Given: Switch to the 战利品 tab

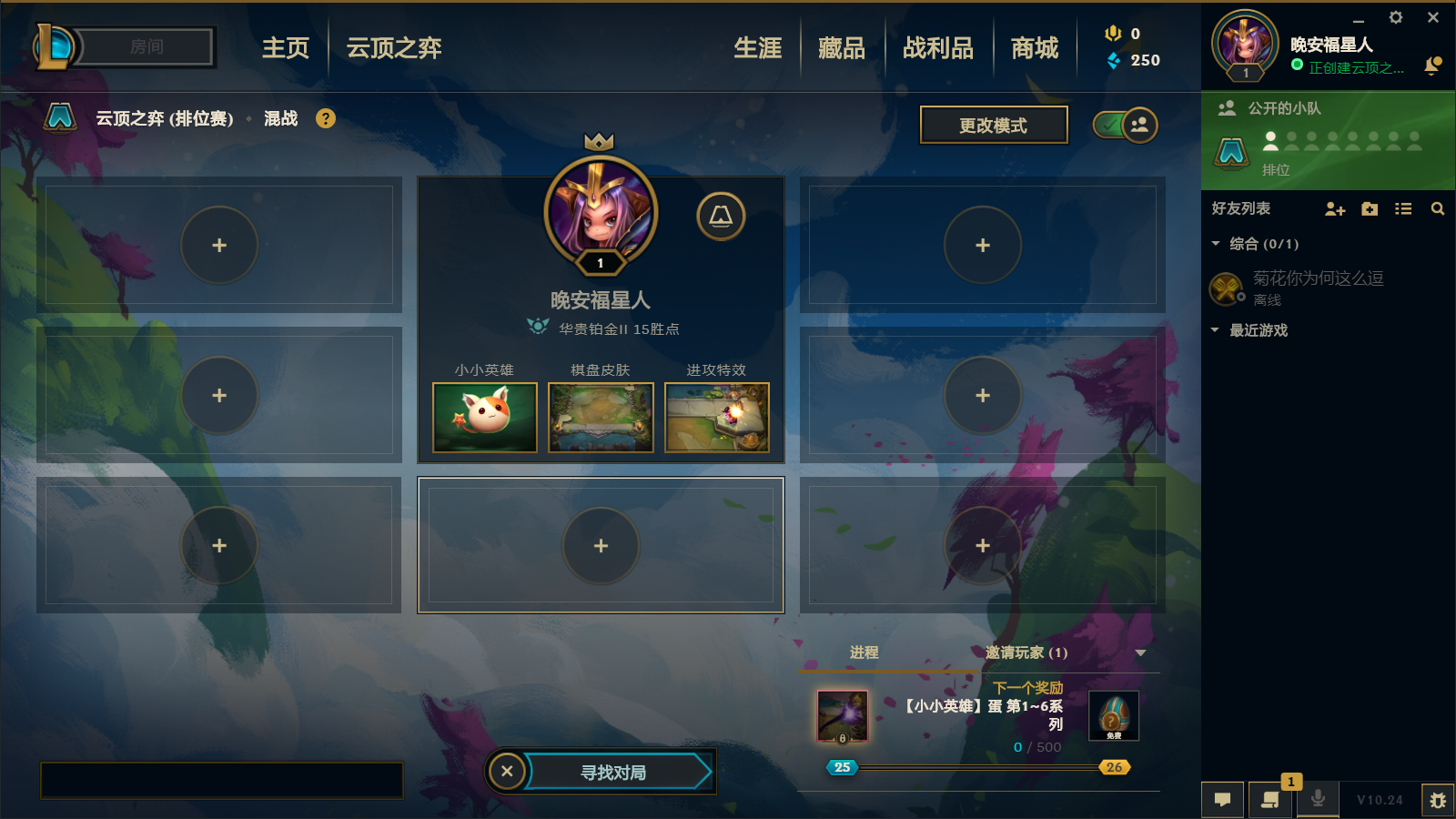Looking at the screenshot, I should (x=939, y=49).
